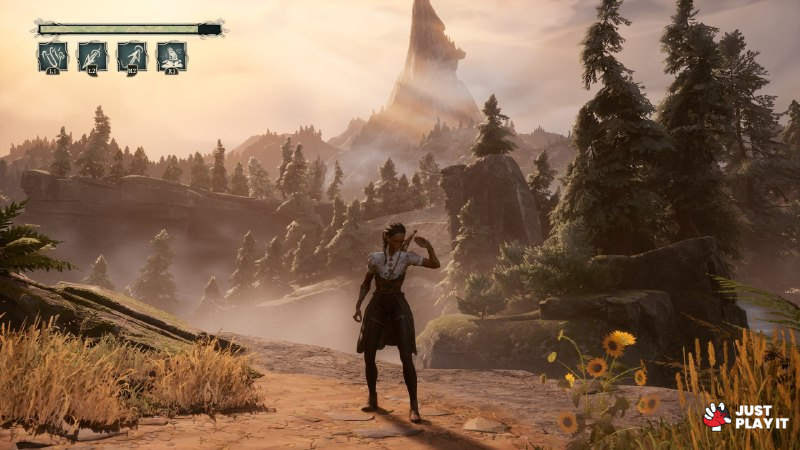800x450 pixels.
Task: Trigger the seated-figure ability icon
Action: 172,56
